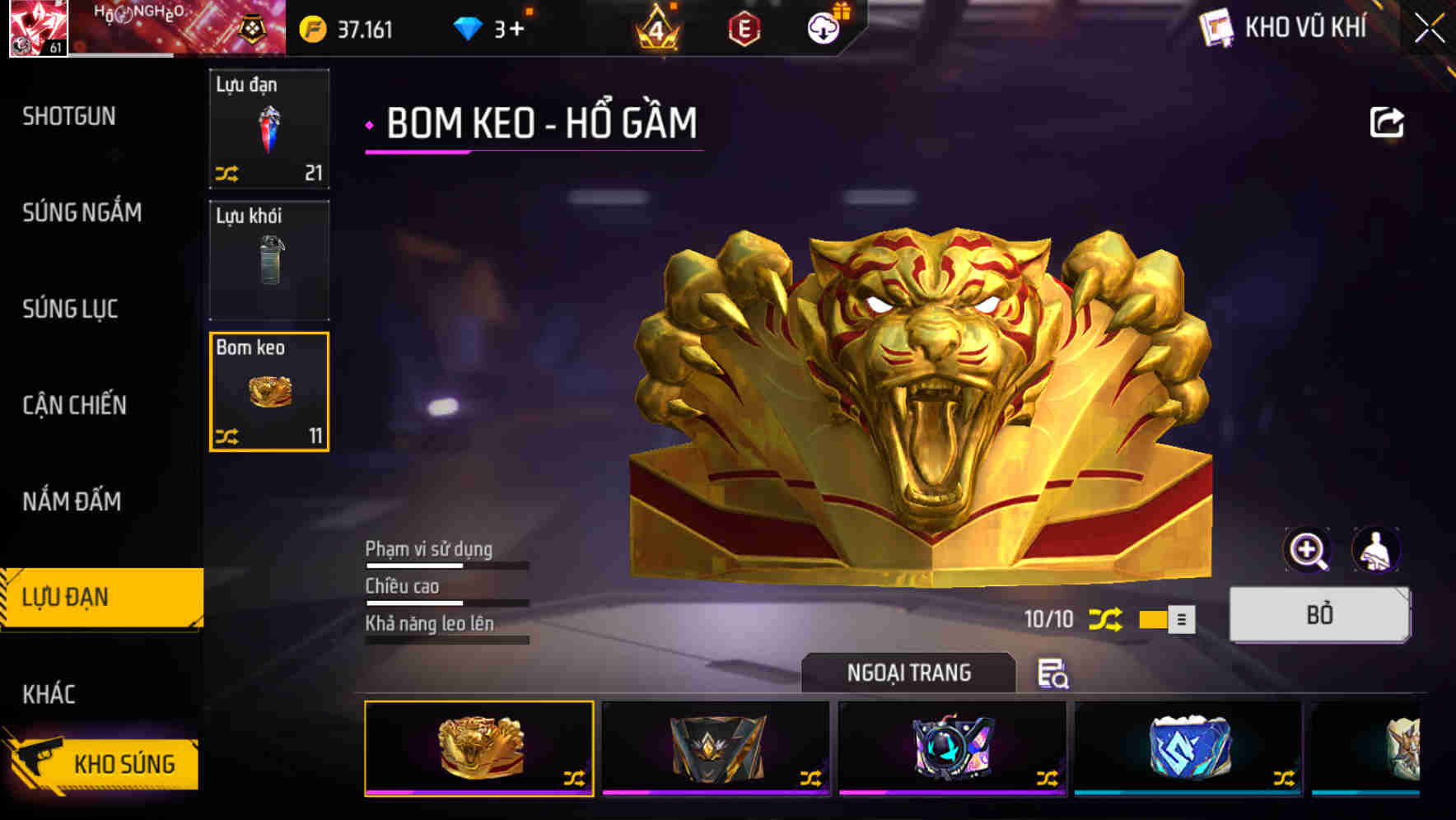This screenshot has height=820, width=1456.
Task: Click the level 4 crown icon in top bar
Action: pyautogui.click(x=659, y=27)
